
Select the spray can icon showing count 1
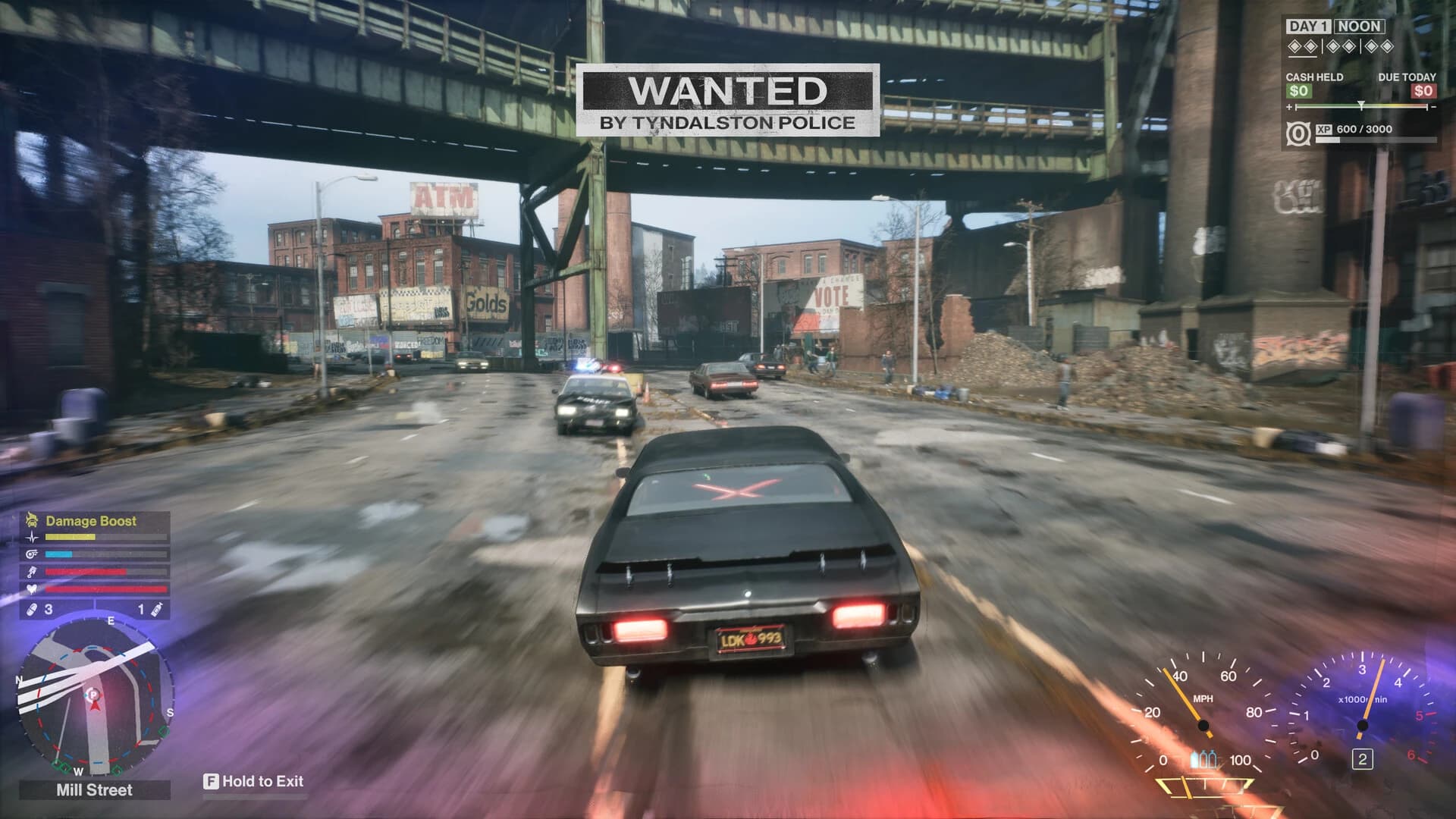point(156,611)
